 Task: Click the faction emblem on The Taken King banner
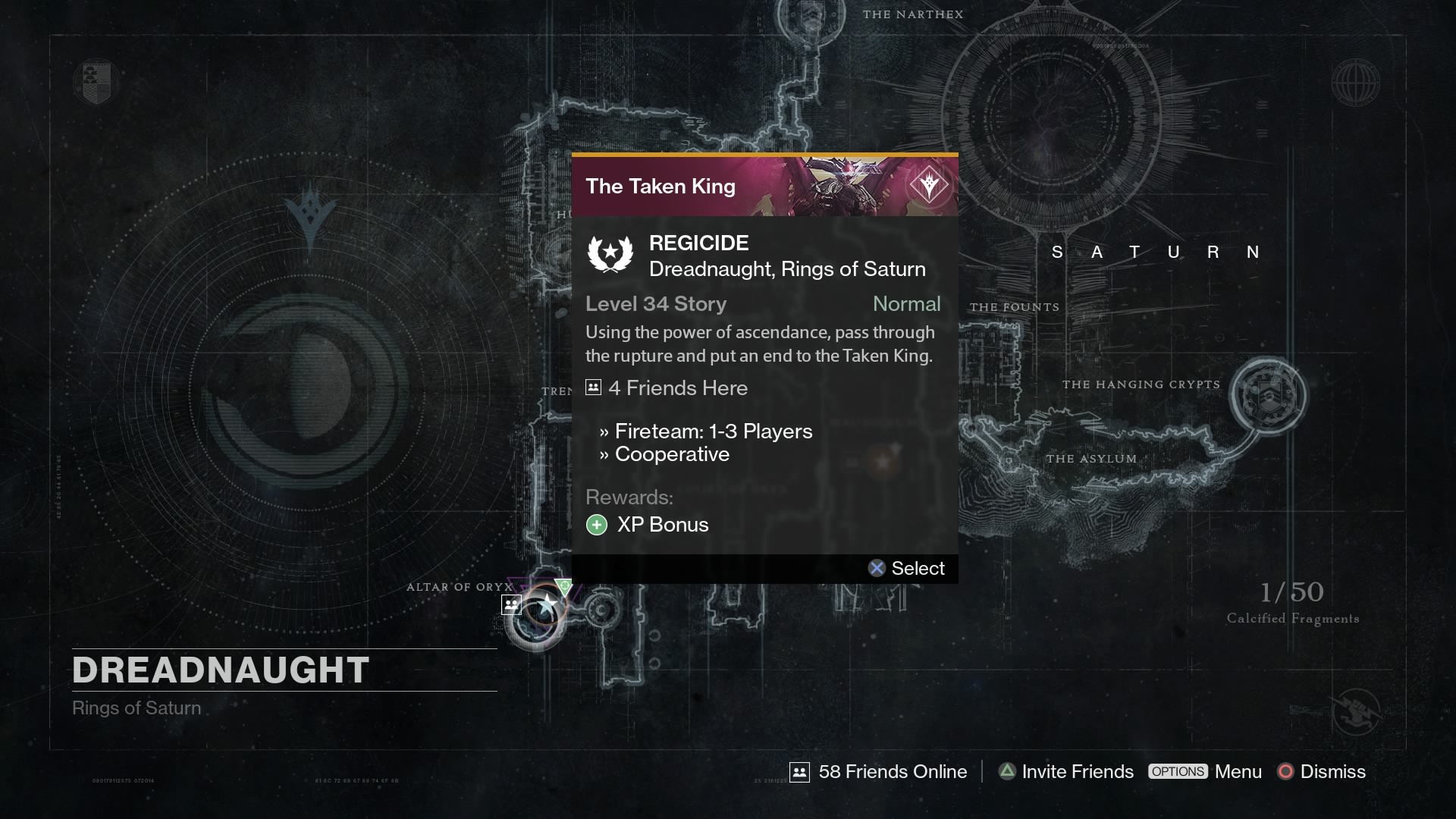point(928,184)
